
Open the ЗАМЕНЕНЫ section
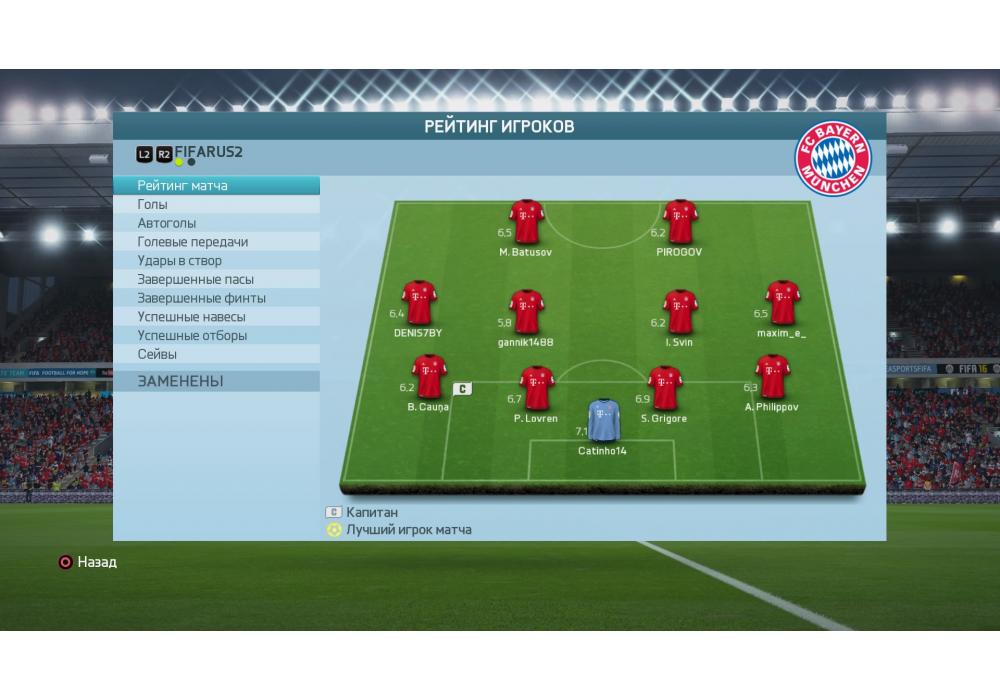point(216,381)
